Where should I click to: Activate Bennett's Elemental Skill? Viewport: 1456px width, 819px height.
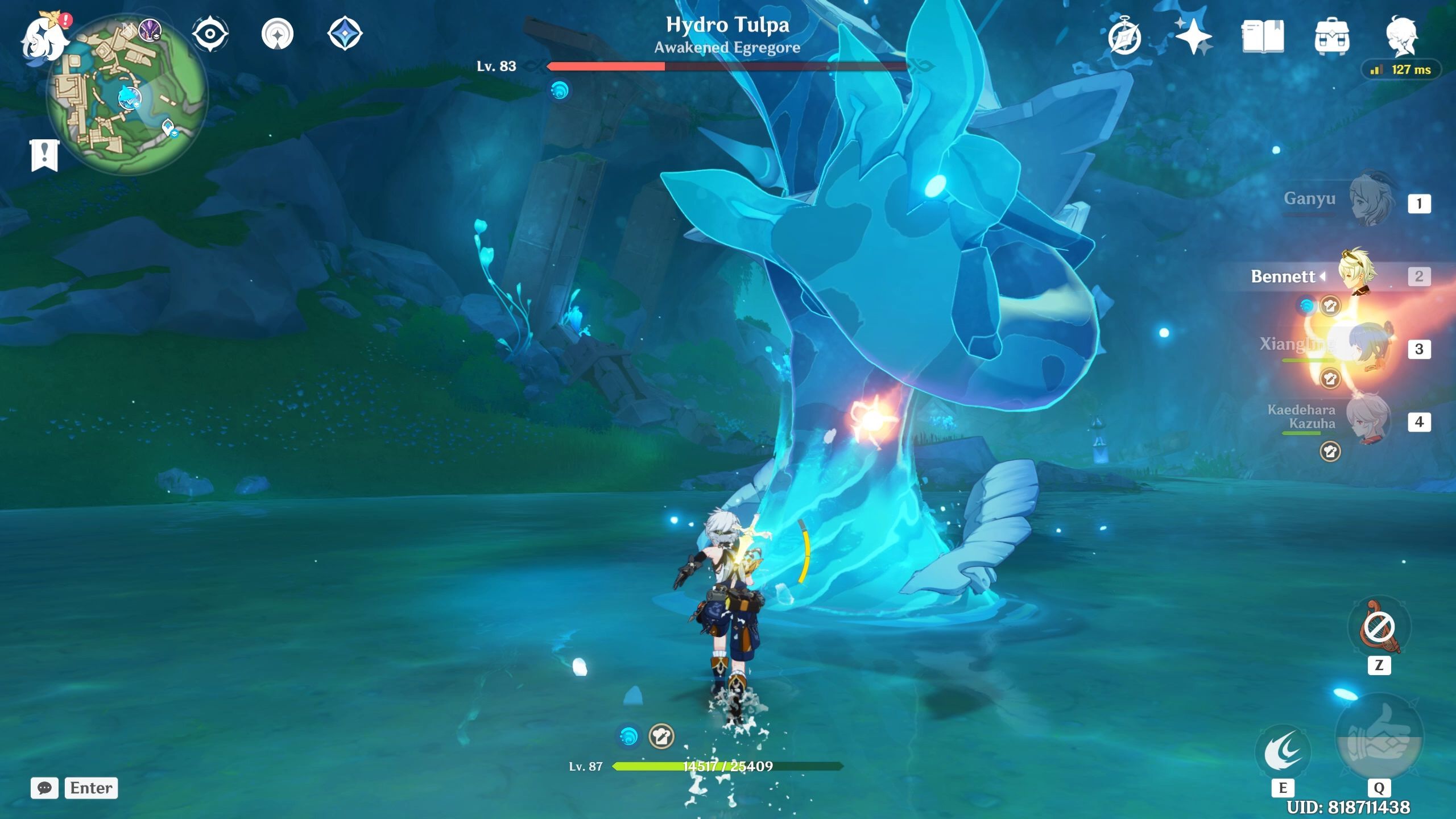[x=1283, y=752]
